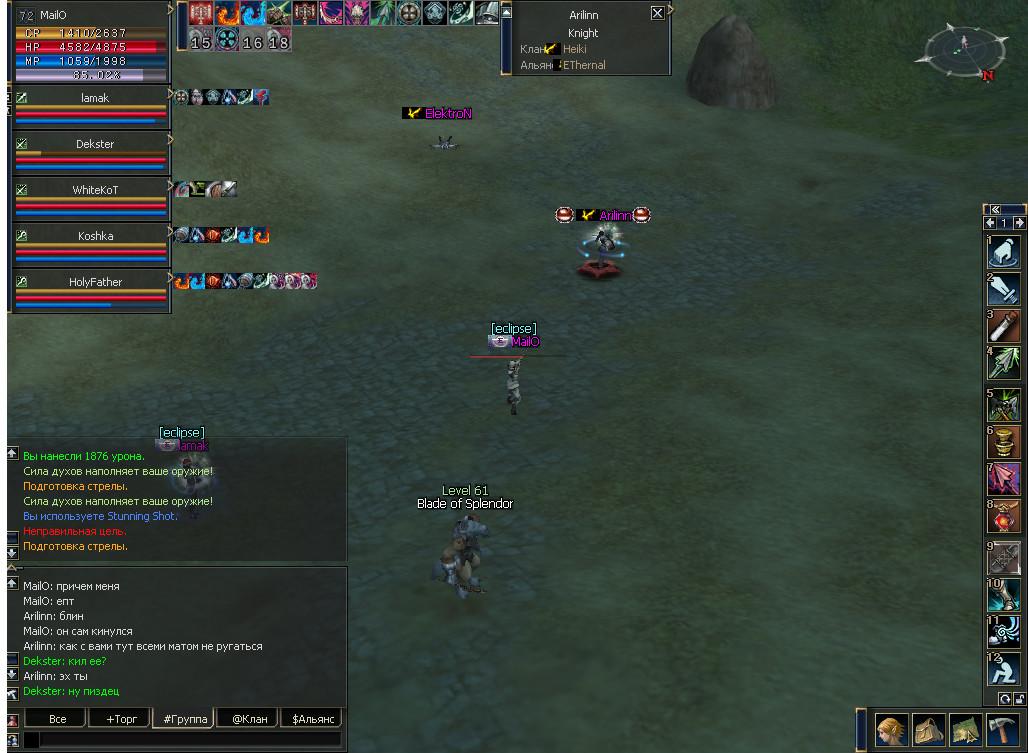Screen dimensions: 1028x753
Task: Use the potion vial in hotbar slot 3
Action: pyautogui.click(x=1004, y=326)
